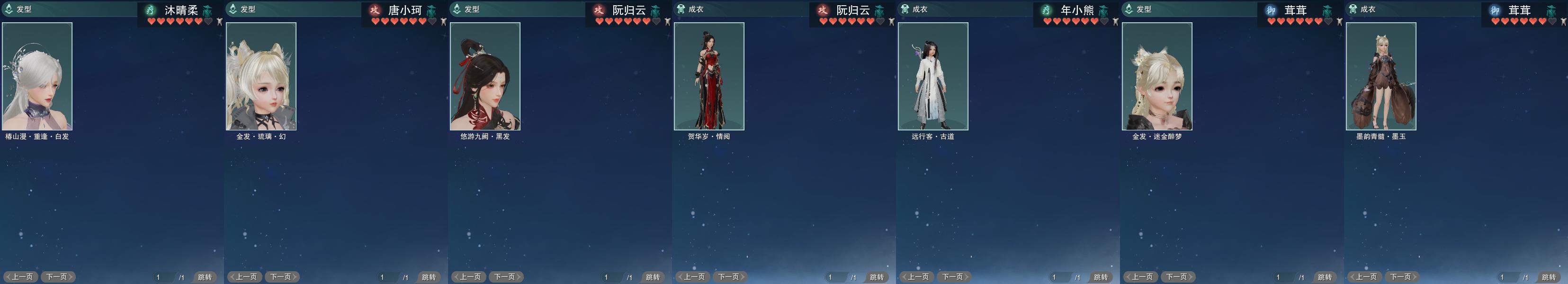Click the page number field in 沐晴柔's panel
1568x284 pixels.
(x=162, y=277)
